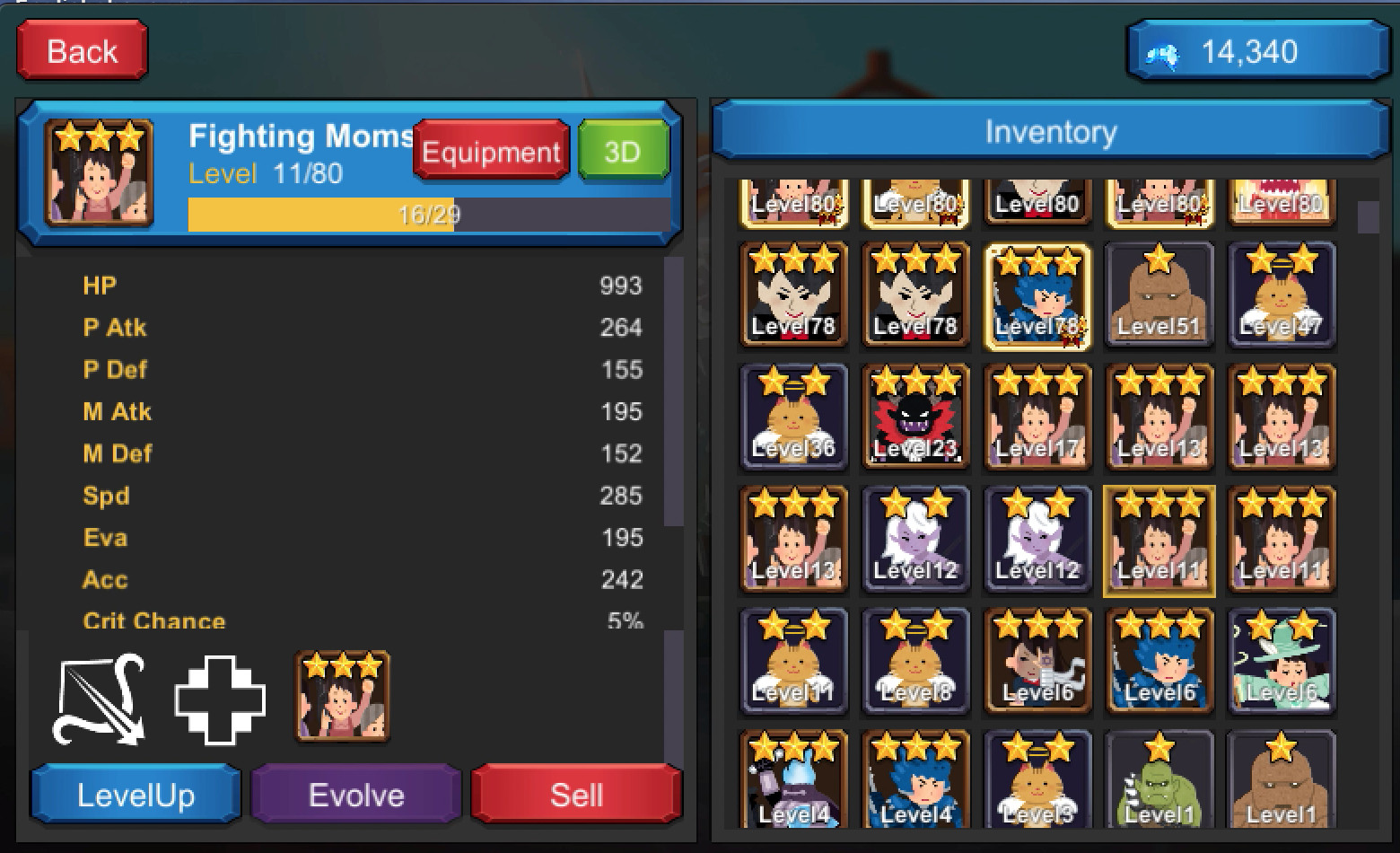Screen dimensions: 1400x853
Task: Select the Level36 haloed cat character icon
Action: pyautogui.click(x=793, y=418)
